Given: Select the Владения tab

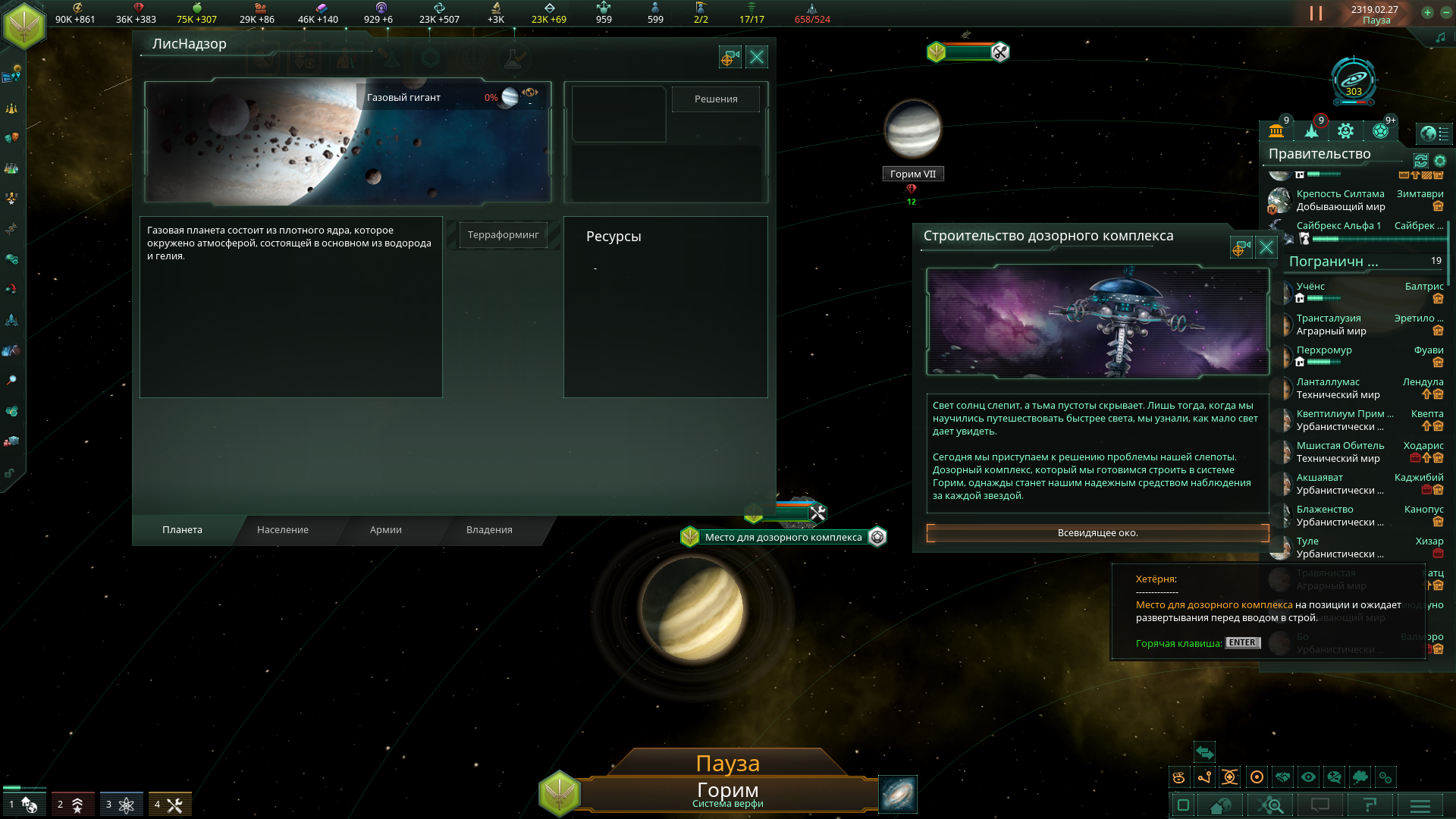Looking at the screenshot, I should coord(489,530).
